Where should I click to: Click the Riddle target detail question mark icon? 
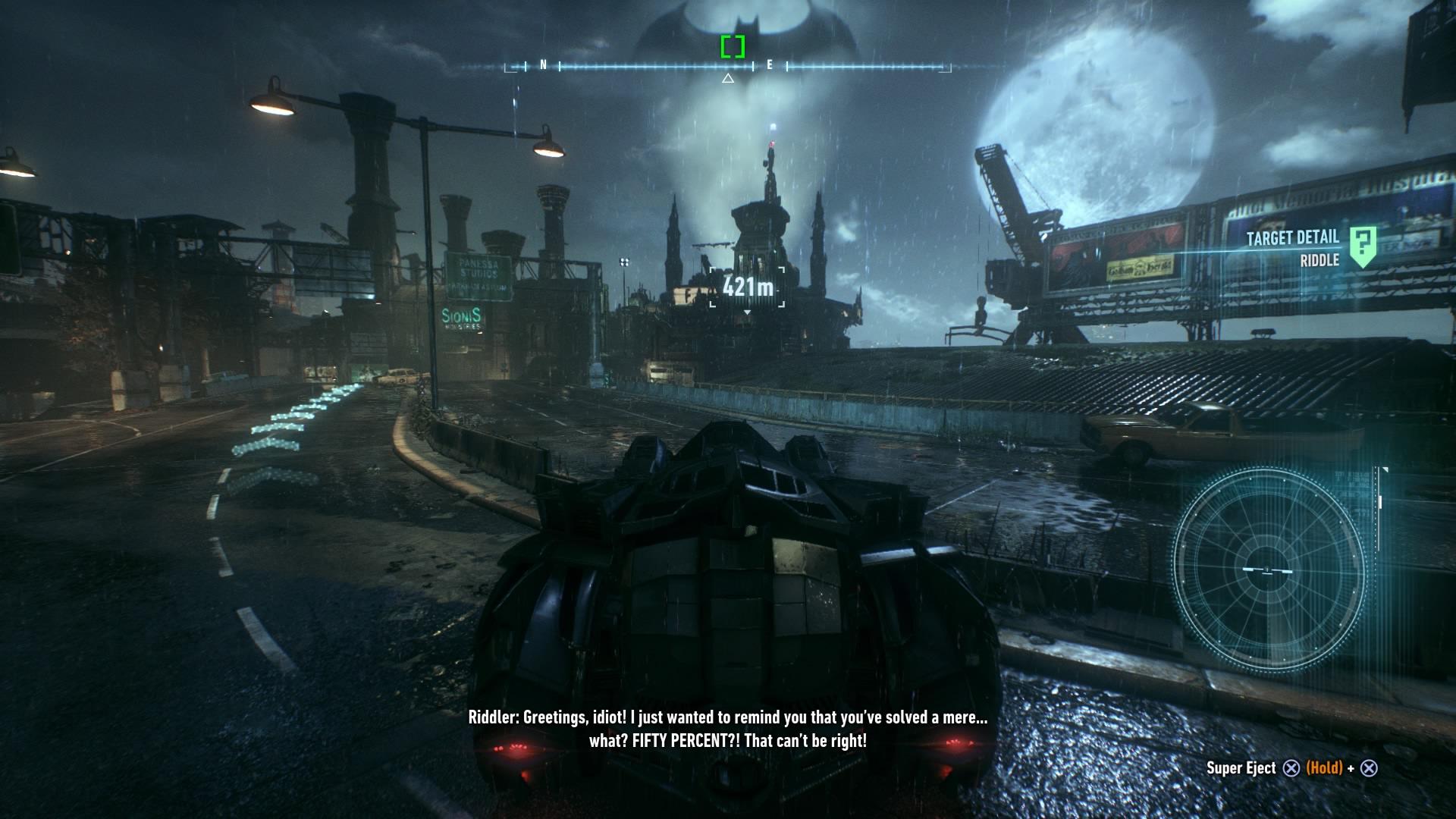(1363, 246)
